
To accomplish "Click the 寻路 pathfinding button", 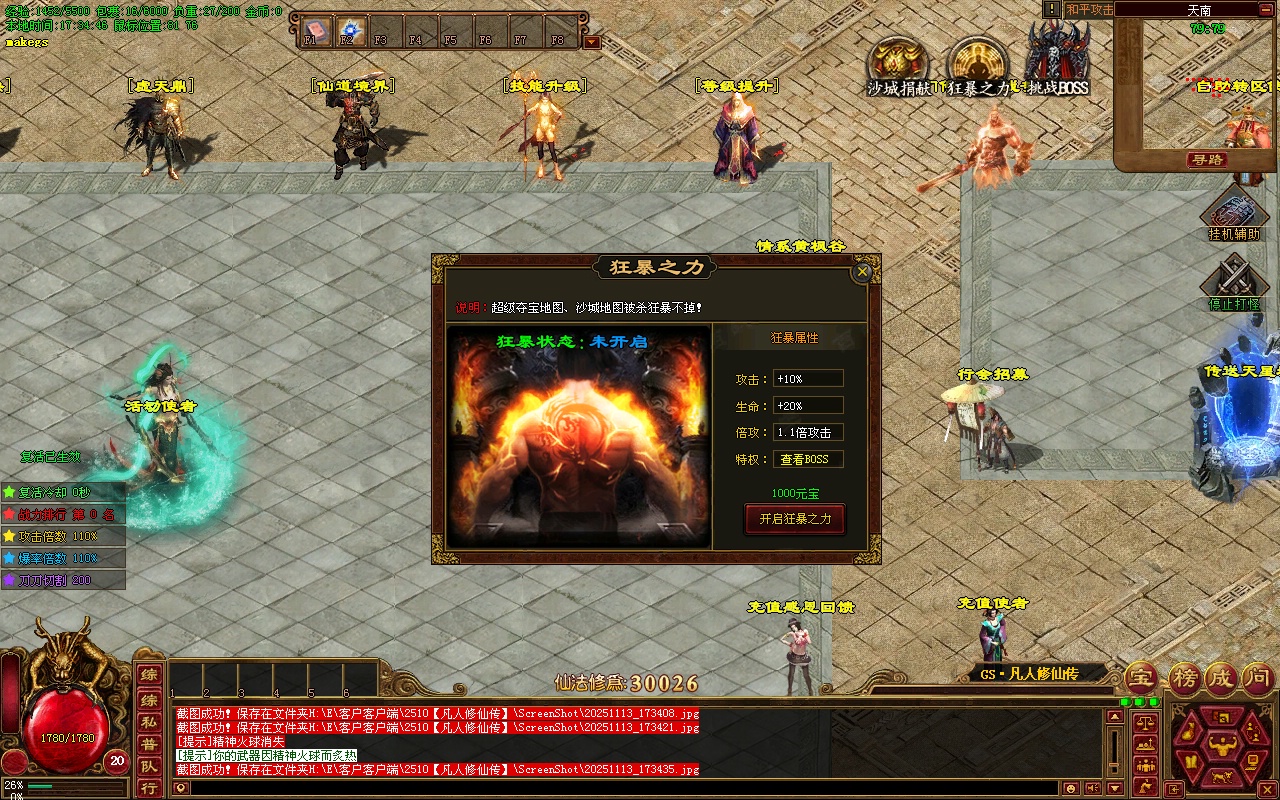I will pos(1207,160).
